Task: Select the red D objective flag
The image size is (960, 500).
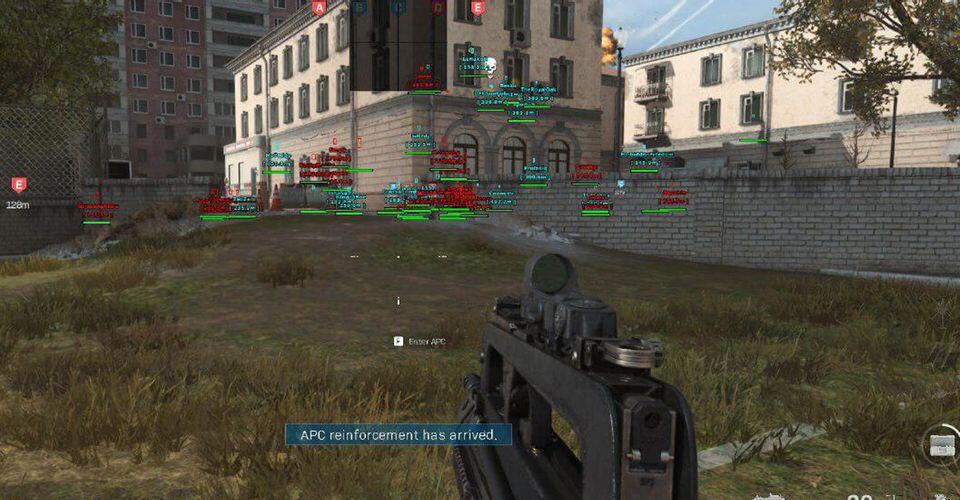Action: pyautogui.click(x=438, y=8)
